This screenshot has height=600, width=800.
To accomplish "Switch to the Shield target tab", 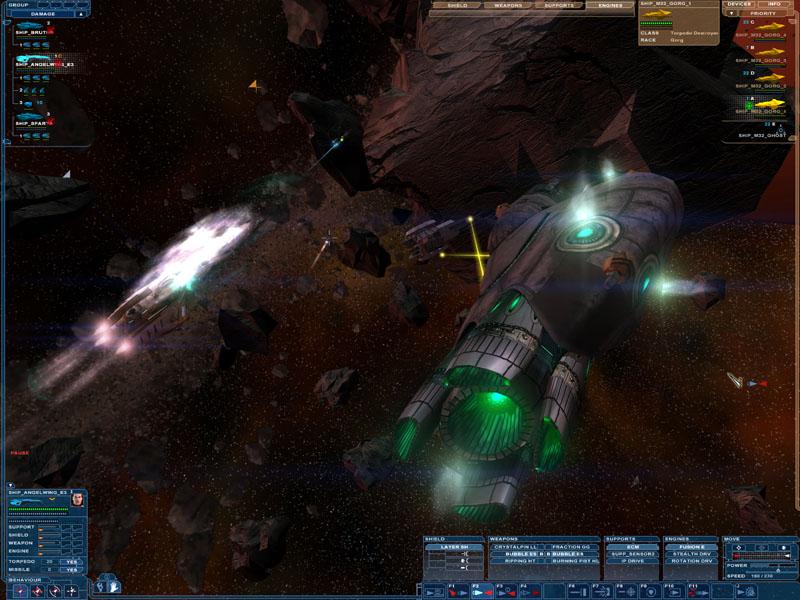I will pos(457,5).
